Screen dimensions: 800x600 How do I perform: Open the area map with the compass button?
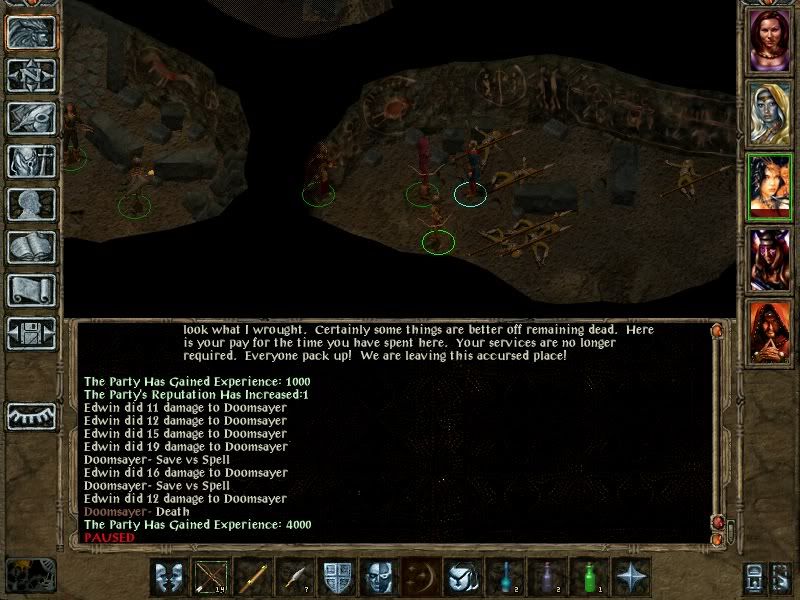[x=30, y=76]
